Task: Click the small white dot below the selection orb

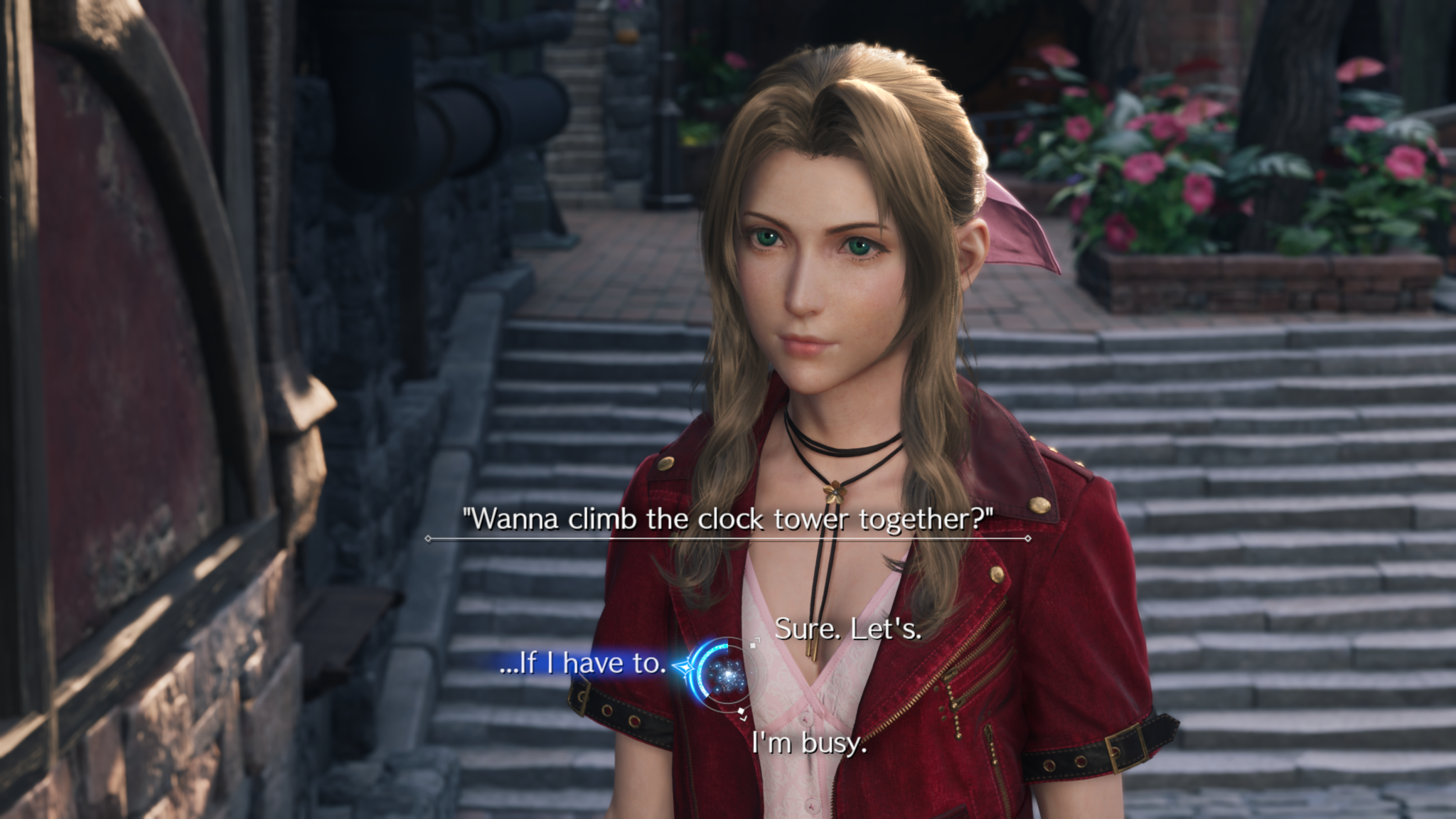Action: (x=741, y=711)
